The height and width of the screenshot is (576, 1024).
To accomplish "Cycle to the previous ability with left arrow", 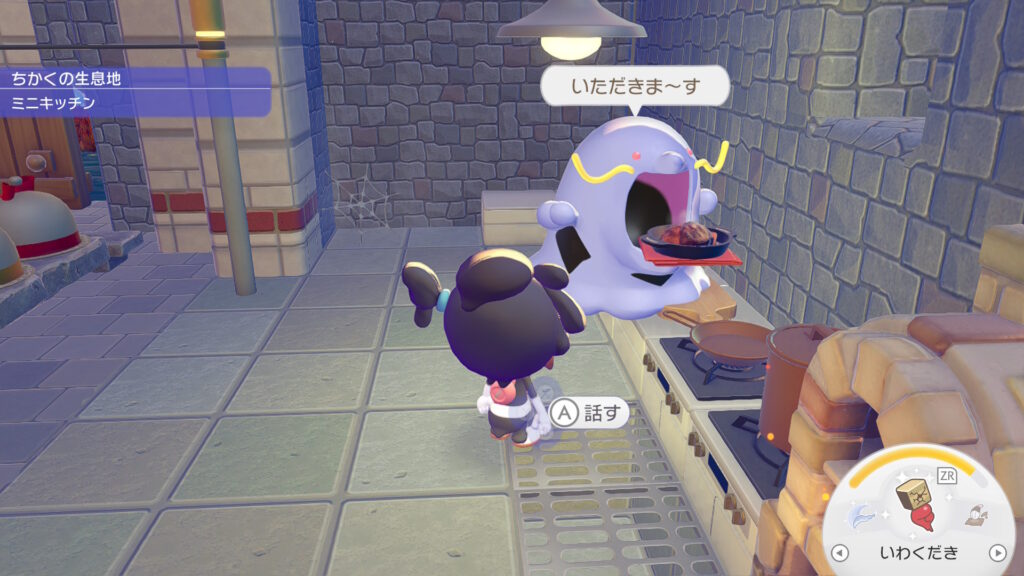I will (x=841, y=552).
